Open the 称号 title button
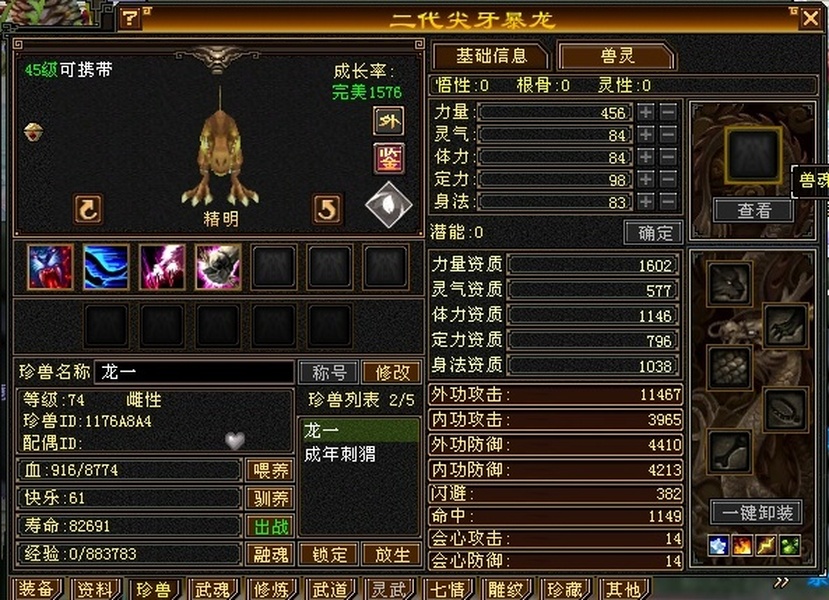Viewport: 829px width, 600px height. [329, 372]
